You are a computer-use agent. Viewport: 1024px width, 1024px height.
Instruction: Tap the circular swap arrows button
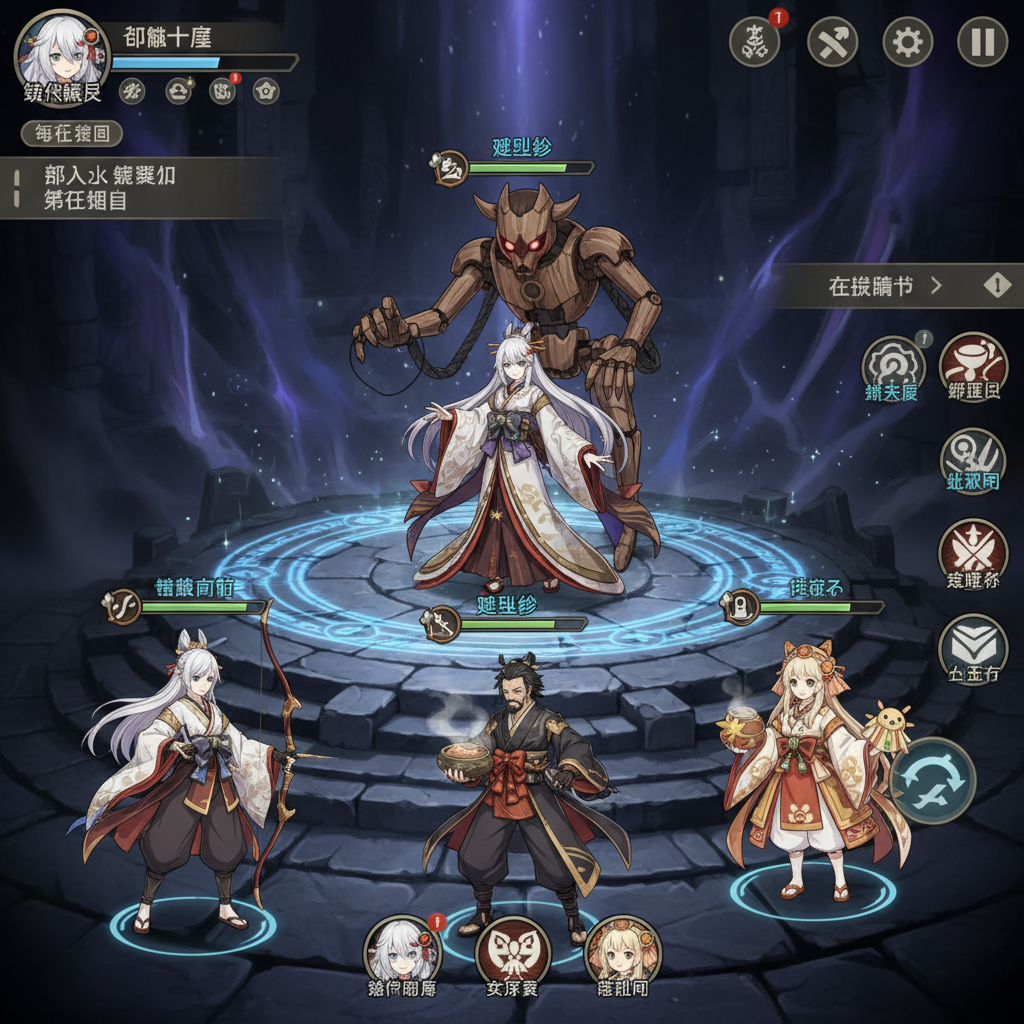point(932,780)
